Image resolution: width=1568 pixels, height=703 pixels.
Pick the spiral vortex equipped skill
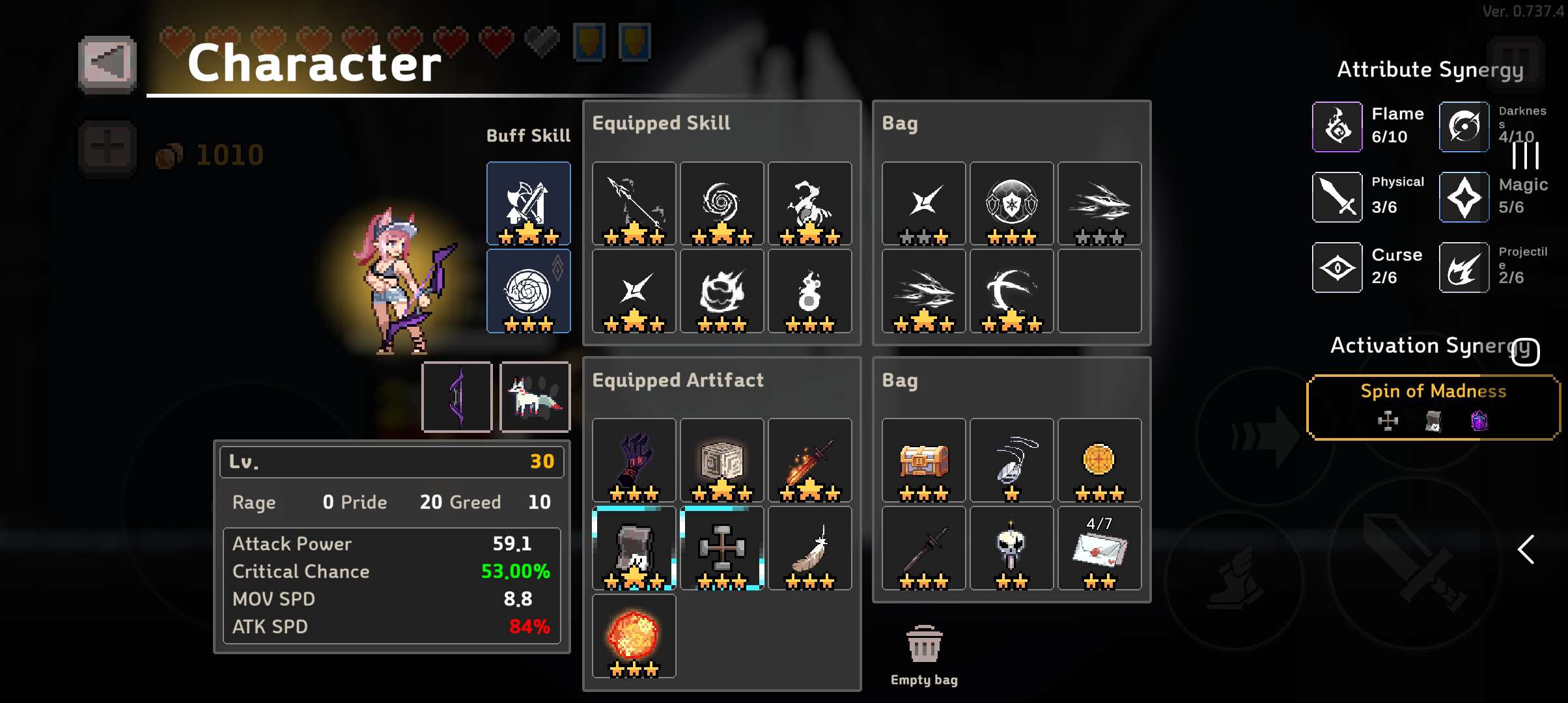coord(721,203)
